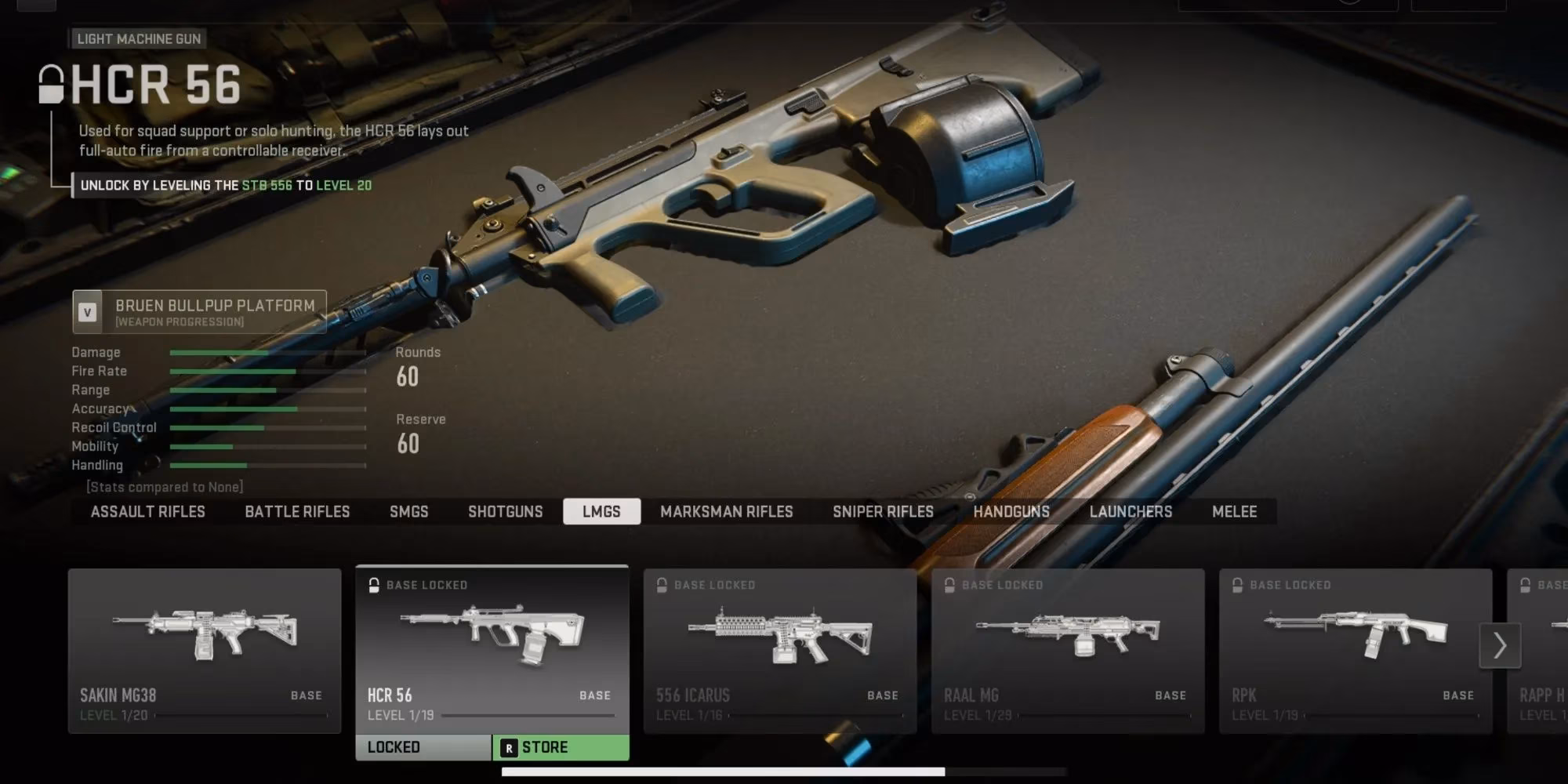Show the Shotguns category
Image resolution: width=1568 pixels, height=784 pixels.
pos(505,512)
